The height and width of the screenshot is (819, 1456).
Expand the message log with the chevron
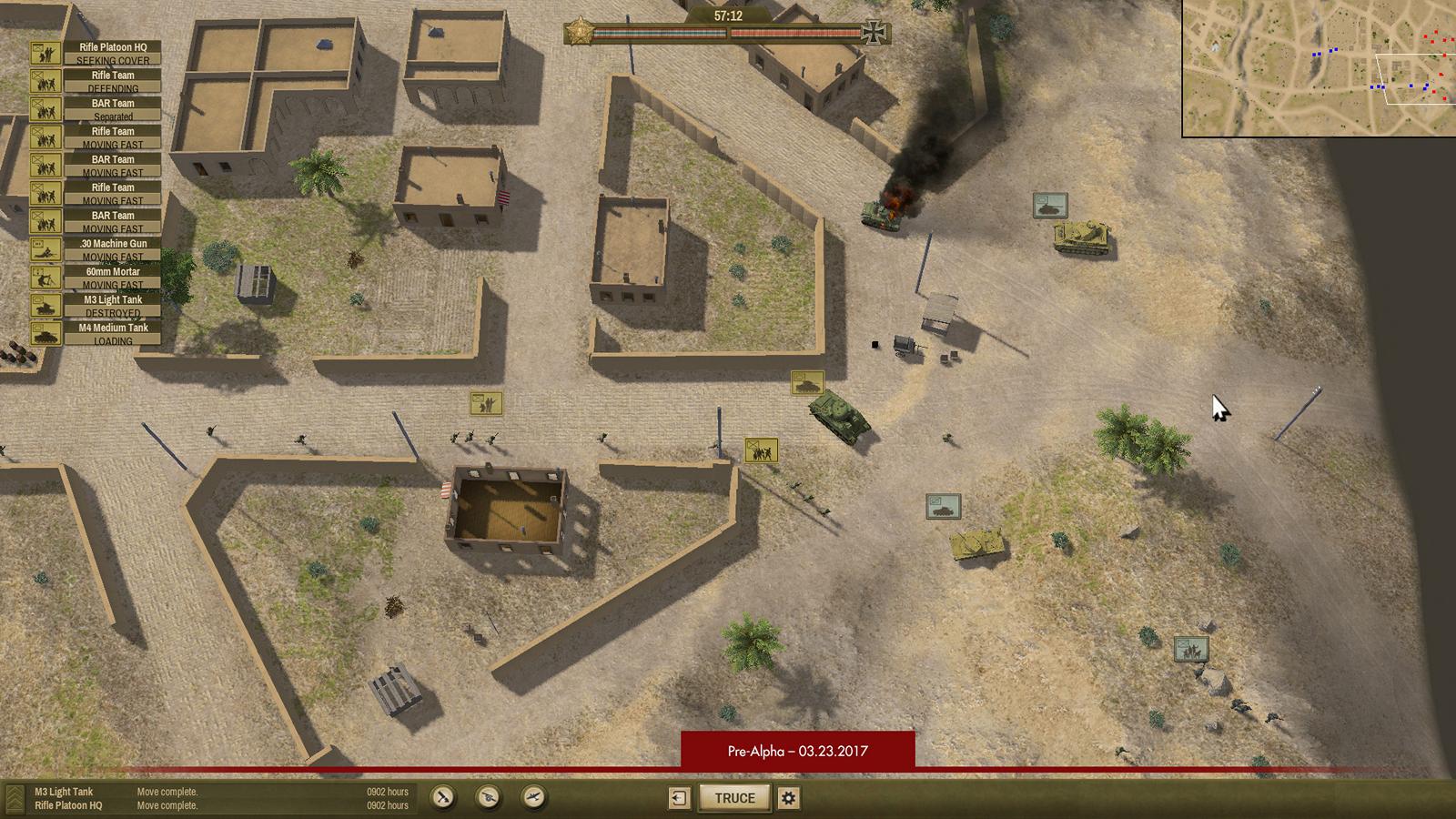(x=14, y=798)
